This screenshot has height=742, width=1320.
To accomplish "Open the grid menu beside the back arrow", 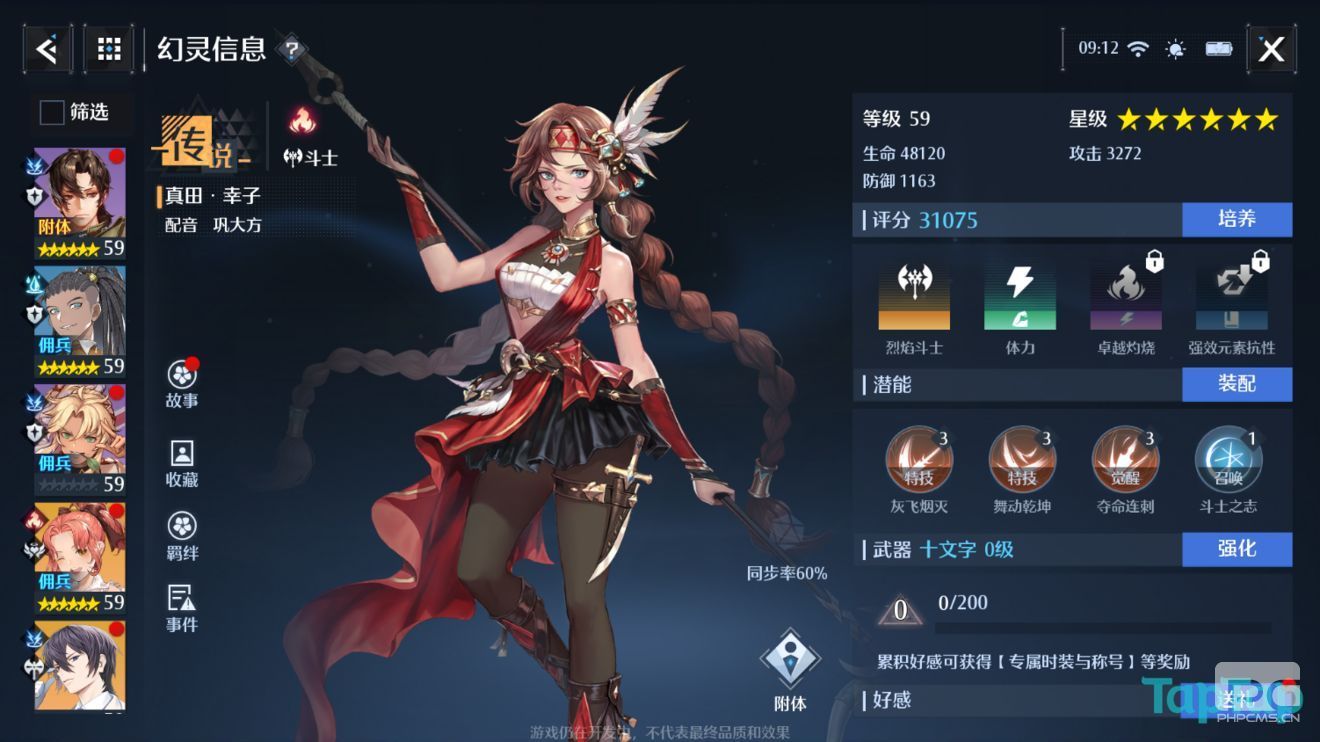I will (x=107, y=48).
